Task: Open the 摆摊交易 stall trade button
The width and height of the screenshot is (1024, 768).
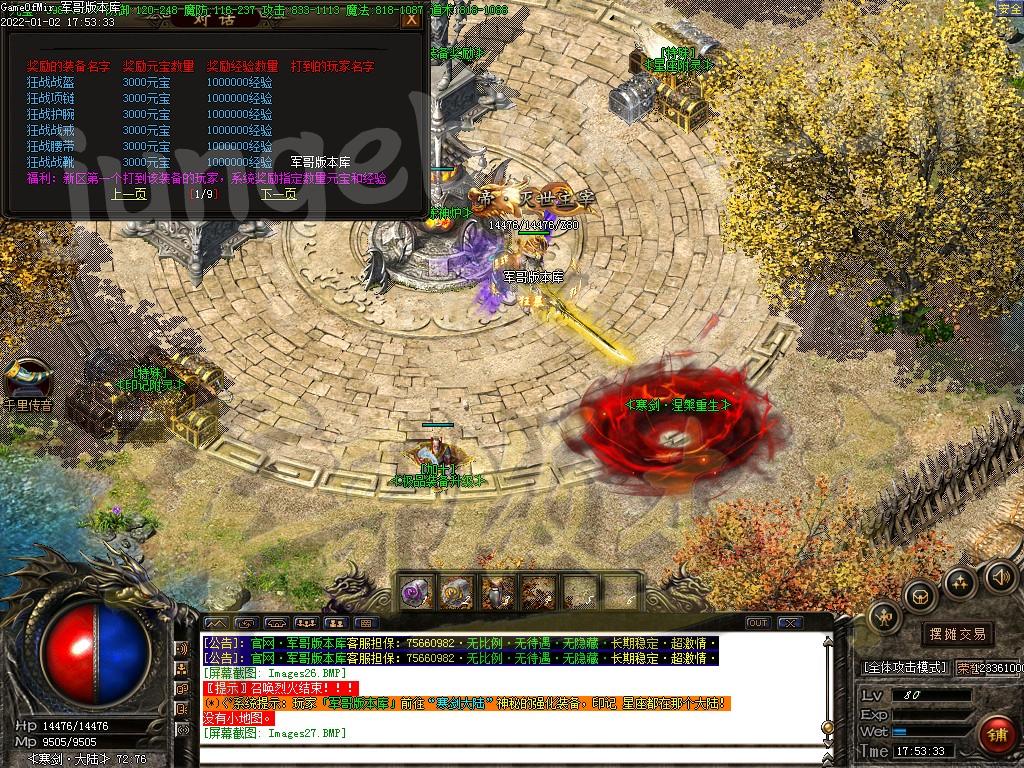Action: pos(957,634)
